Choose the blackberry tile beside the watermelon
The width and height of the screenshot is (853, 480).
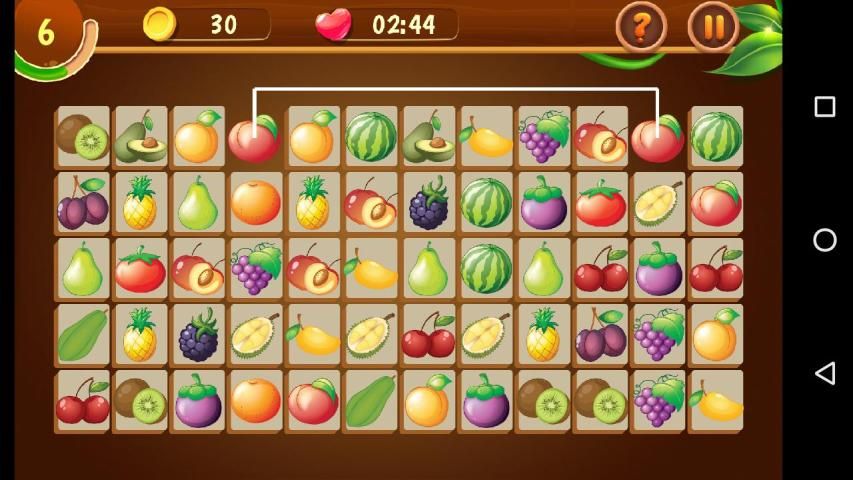[x=429, y=203]
